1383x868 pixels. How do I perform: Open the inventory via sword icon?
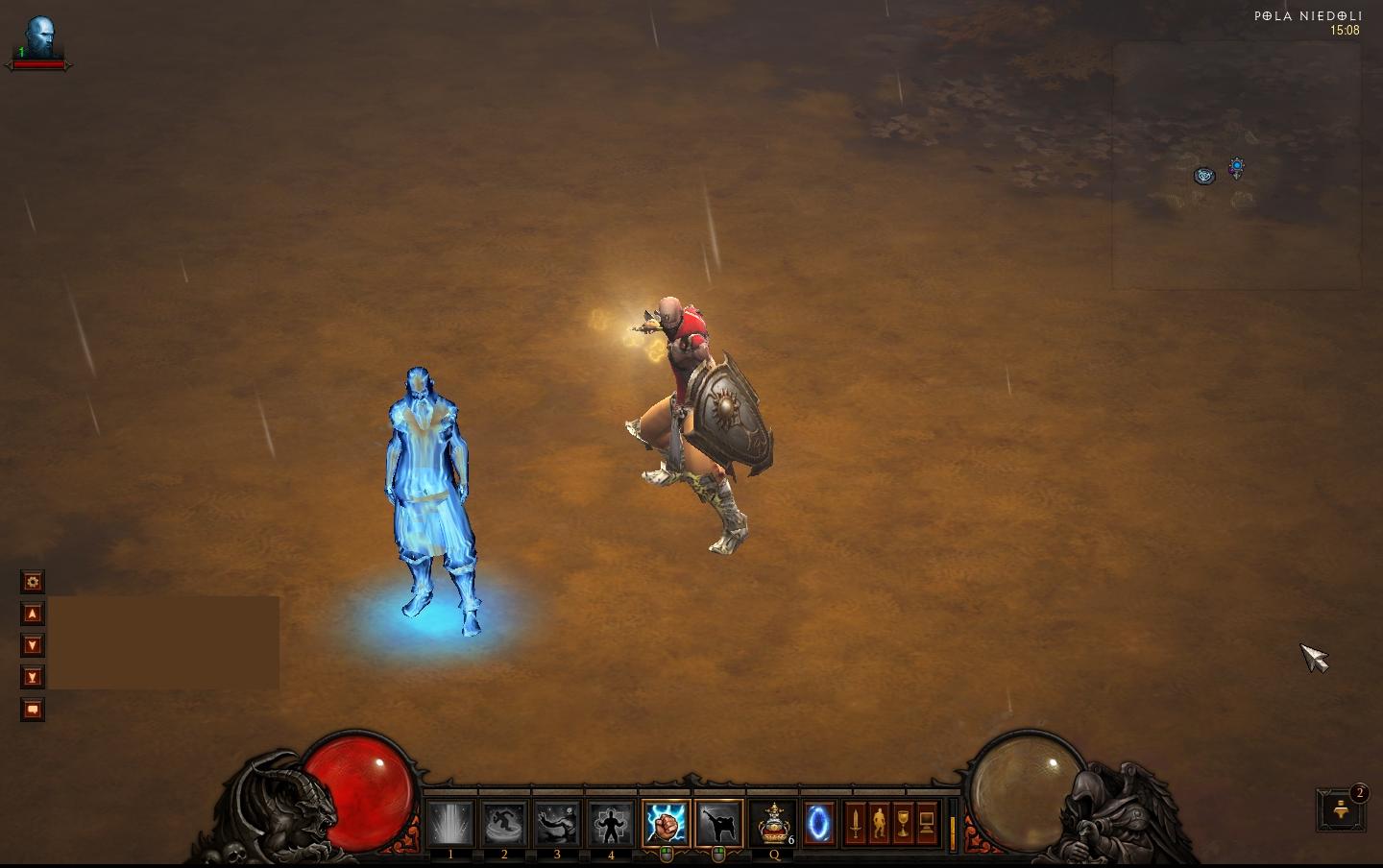(x=855, y=824)
